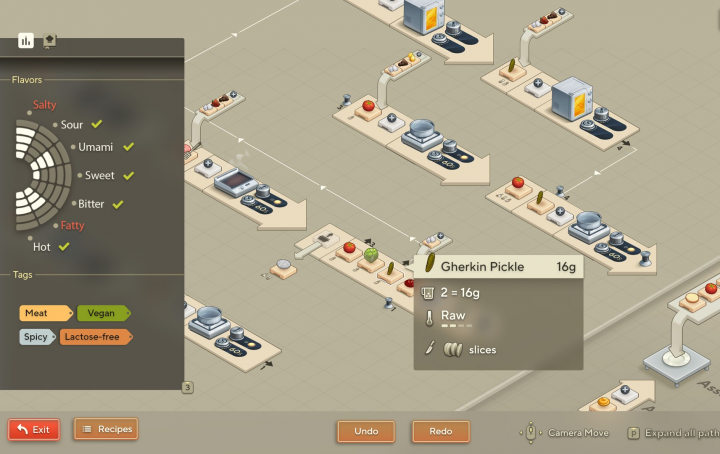Select the Gherkin Pickle tooltip header
This screenshot has height=454, width=720.
[498, 267]
